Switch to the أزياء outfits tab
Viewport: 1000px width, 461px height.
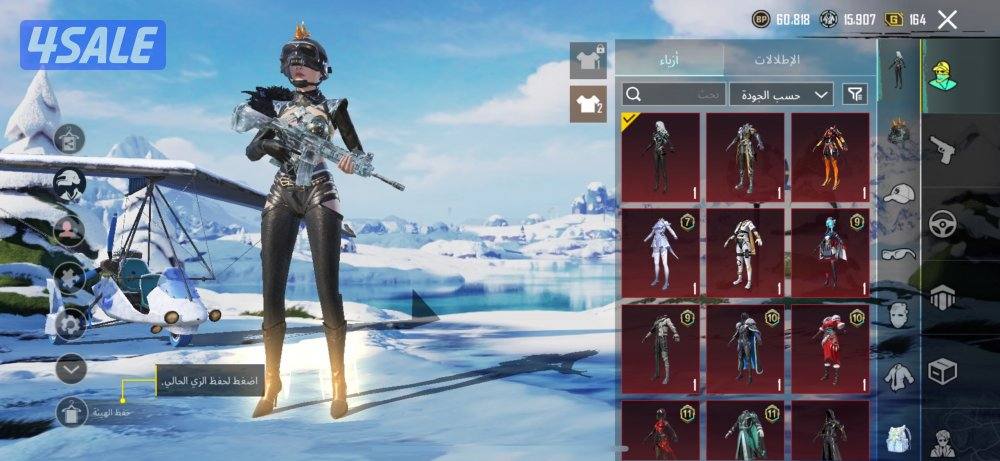coord(669,59)
